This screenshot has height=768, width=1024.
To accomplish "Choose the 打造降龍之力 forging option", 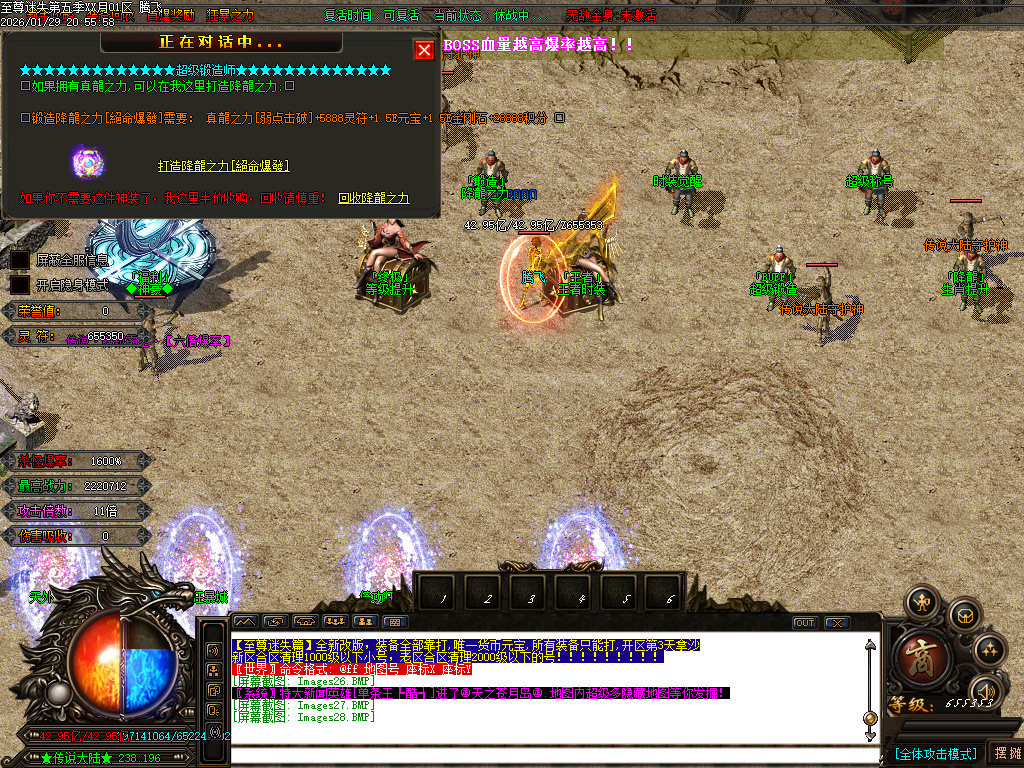I will tap(223, 165).
